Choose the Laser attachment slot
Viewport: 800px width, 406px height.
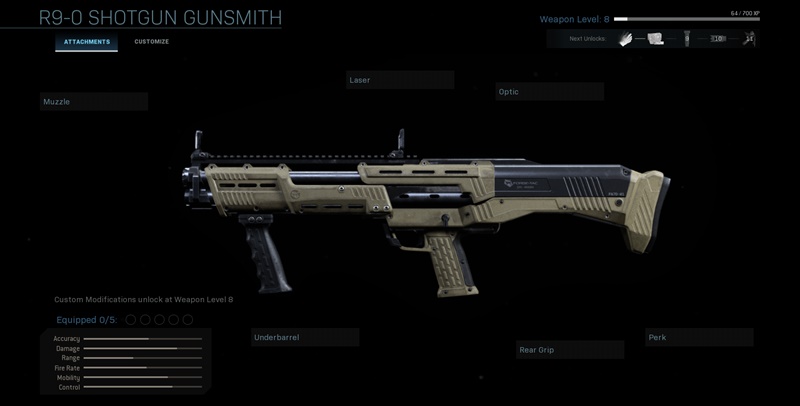coord(400,80)
